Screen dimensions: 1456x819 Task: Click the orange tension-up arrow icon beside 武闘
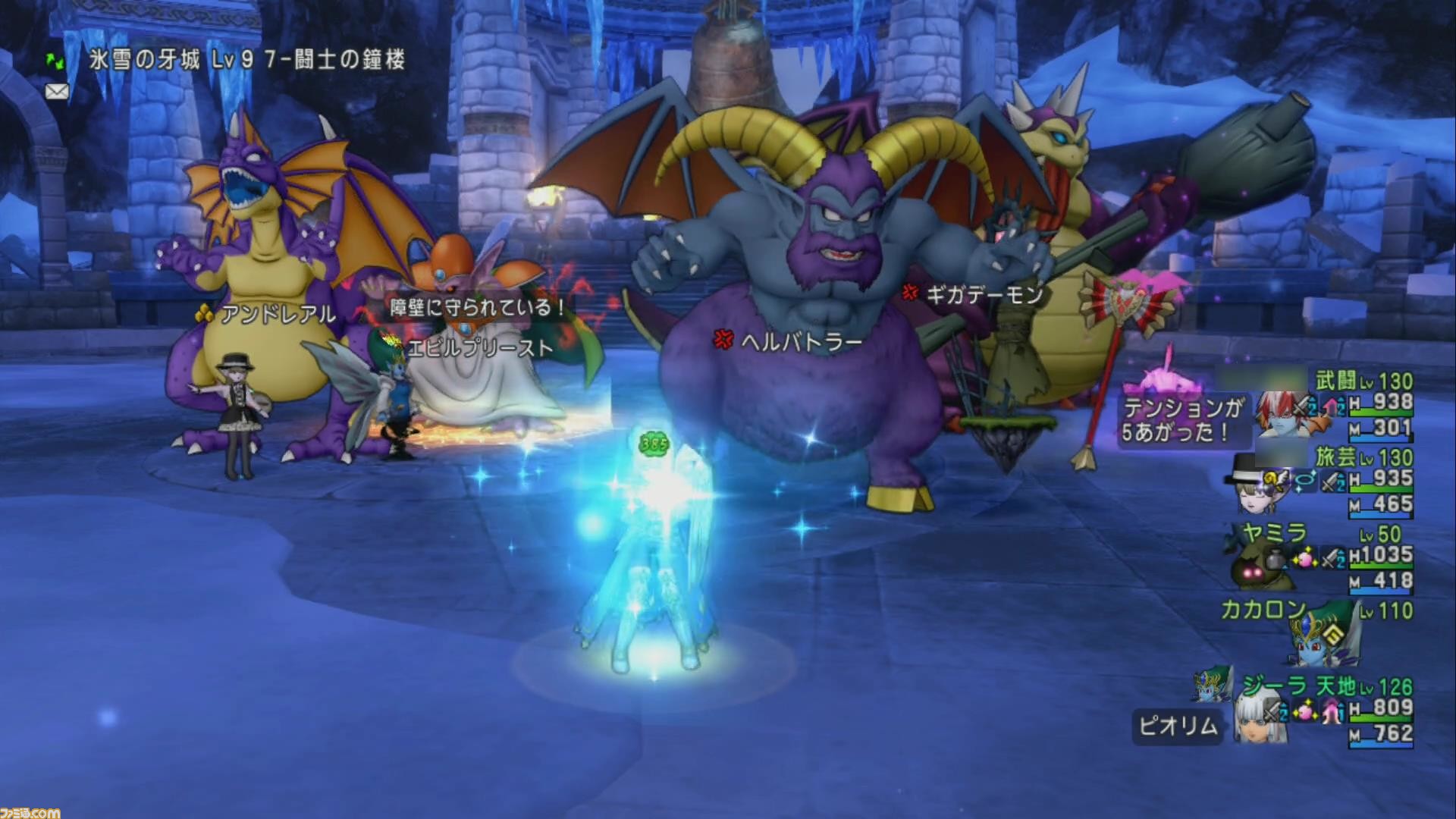(x=1331, y=404)
